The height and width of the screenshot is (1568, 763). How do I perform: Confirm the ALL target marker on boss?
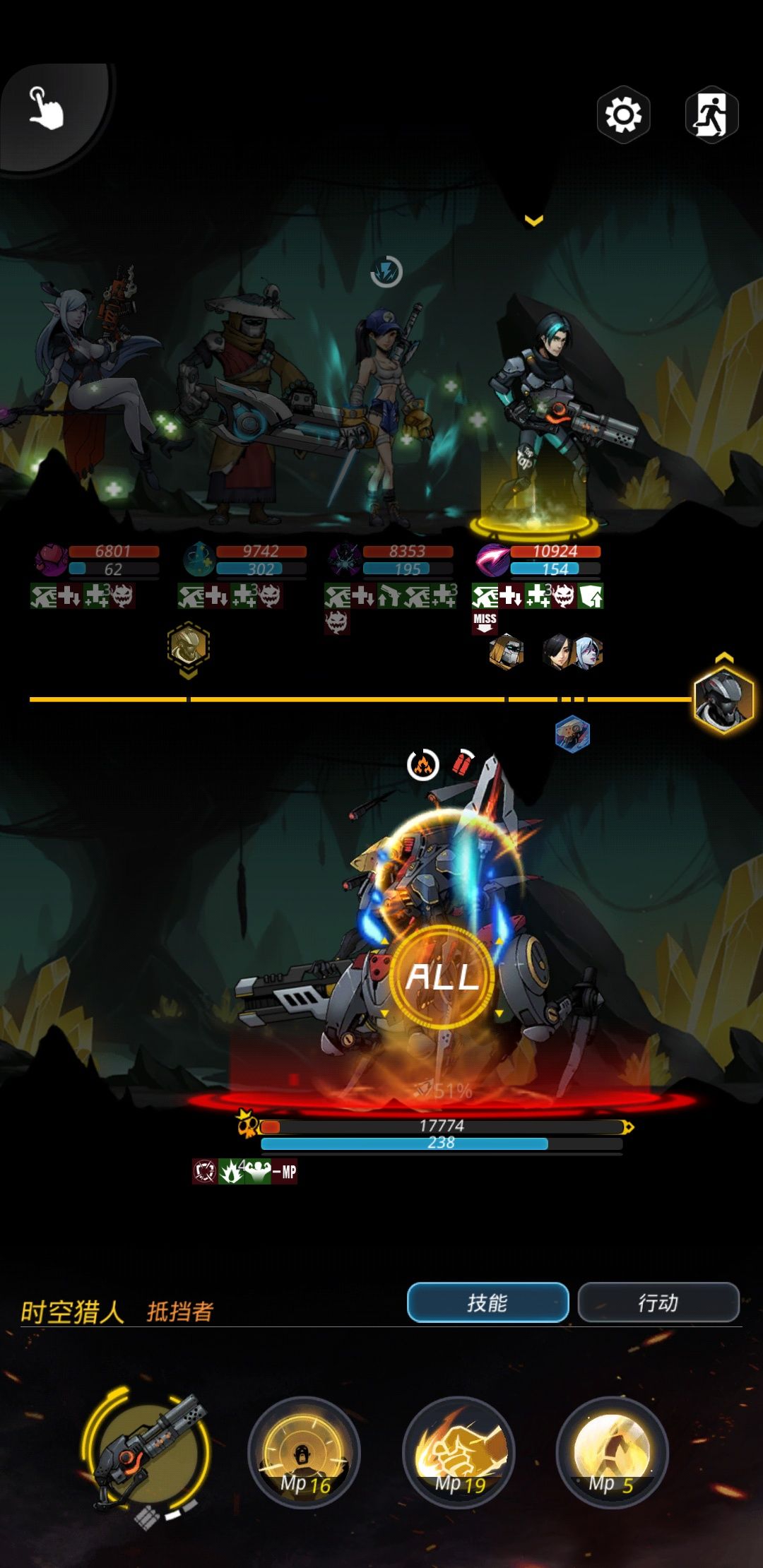point(443,977)
